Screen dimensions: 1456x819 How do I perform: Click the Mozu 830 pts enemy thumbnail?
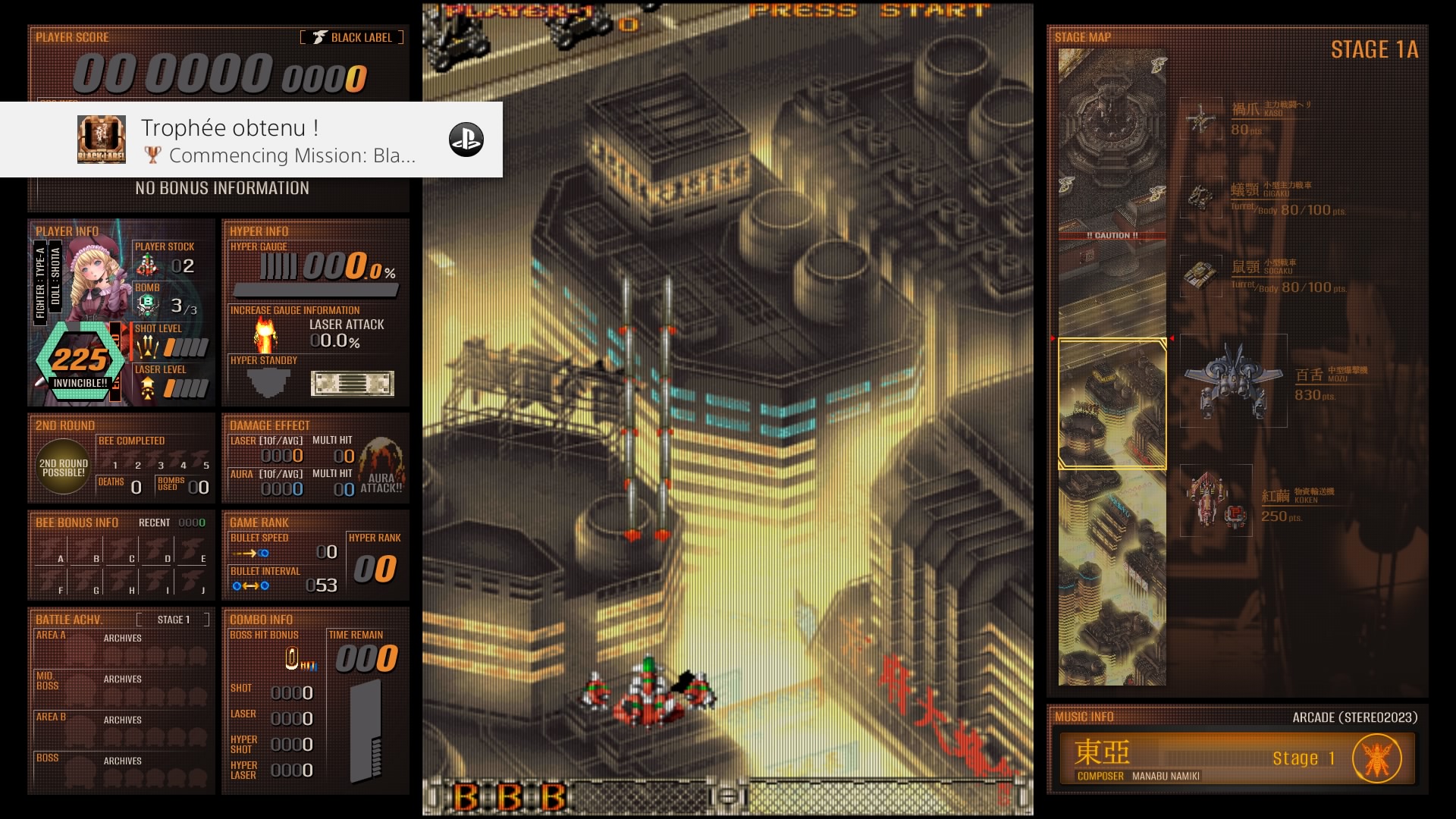coord(1233,381)
